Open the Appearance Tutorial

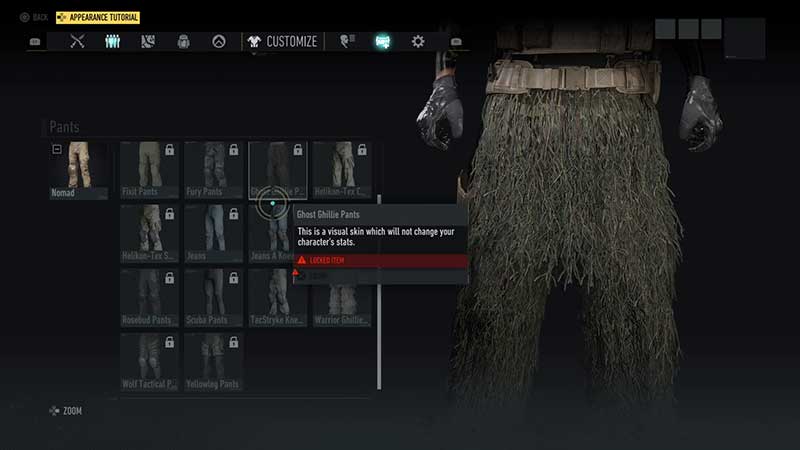[x=98, y=17]
